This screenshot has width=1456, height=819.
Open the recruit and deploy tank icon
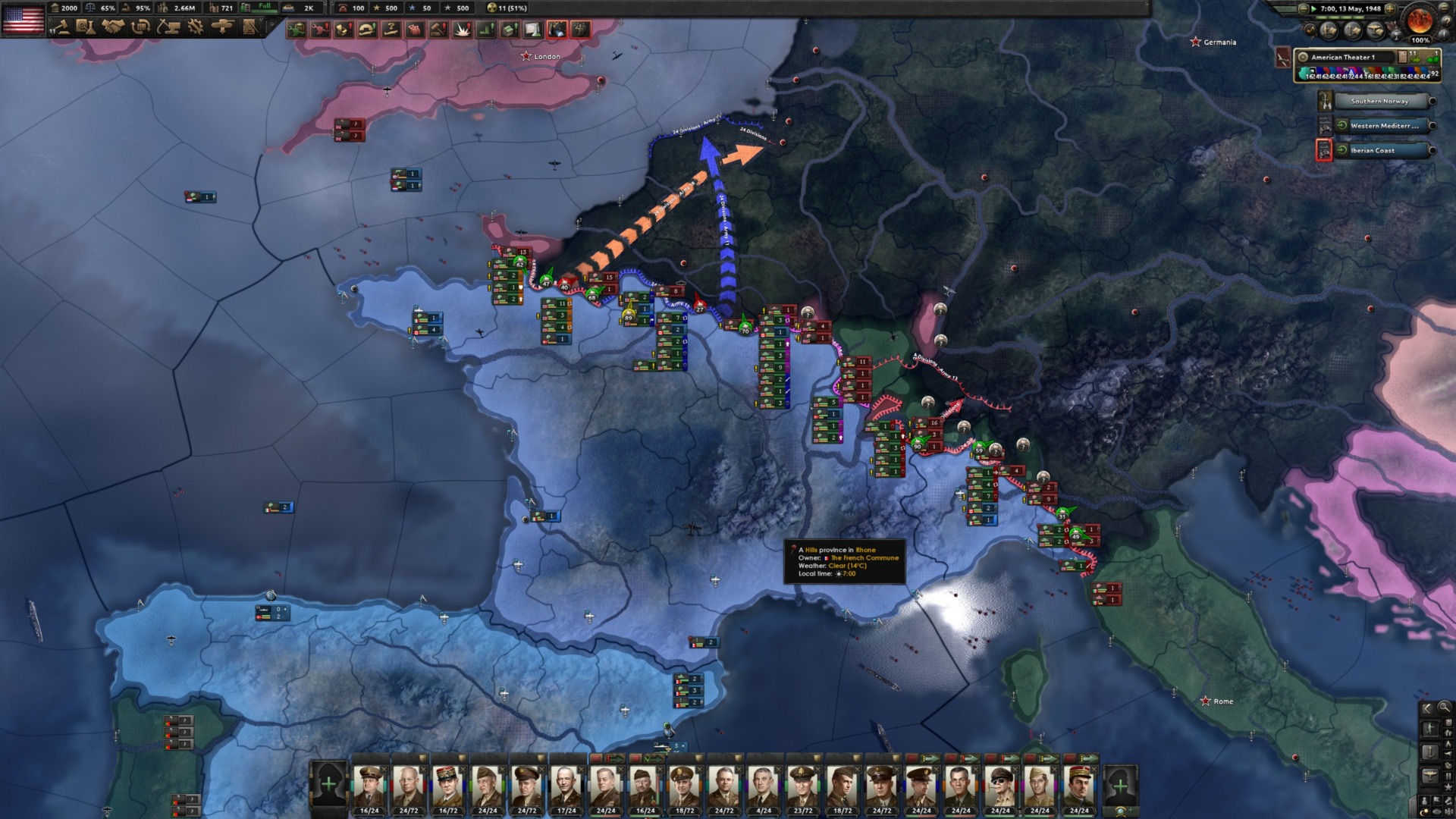coord(222,26)
